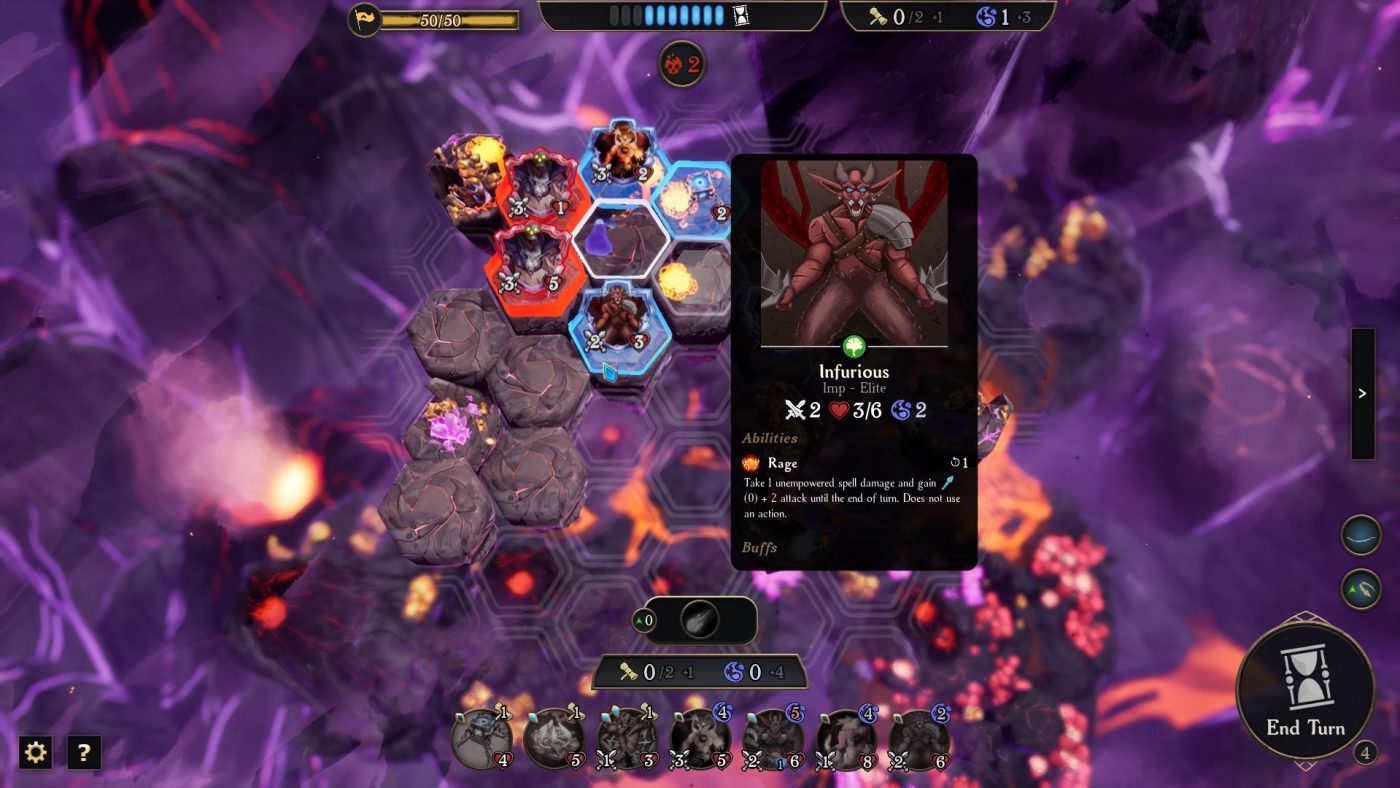Collapse the Abilities section on the card
Viewport: 1400px width, 788px height.
pyautogui.click(x=768, y=438)
